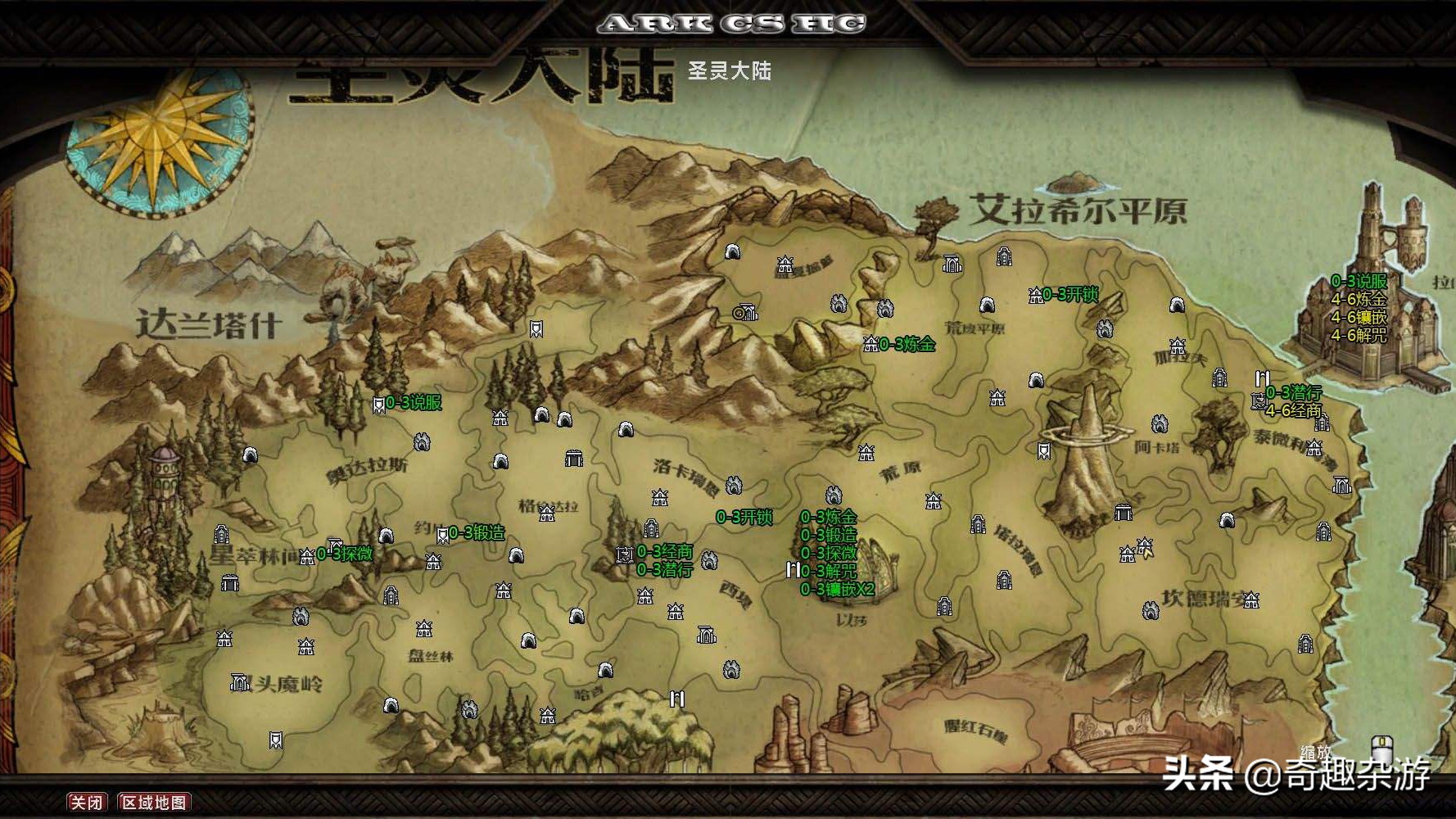The height and width of the screenshot is (819, 1456).
Task: Select the banner marker left of 阿卡塔
Action: 1044,450
